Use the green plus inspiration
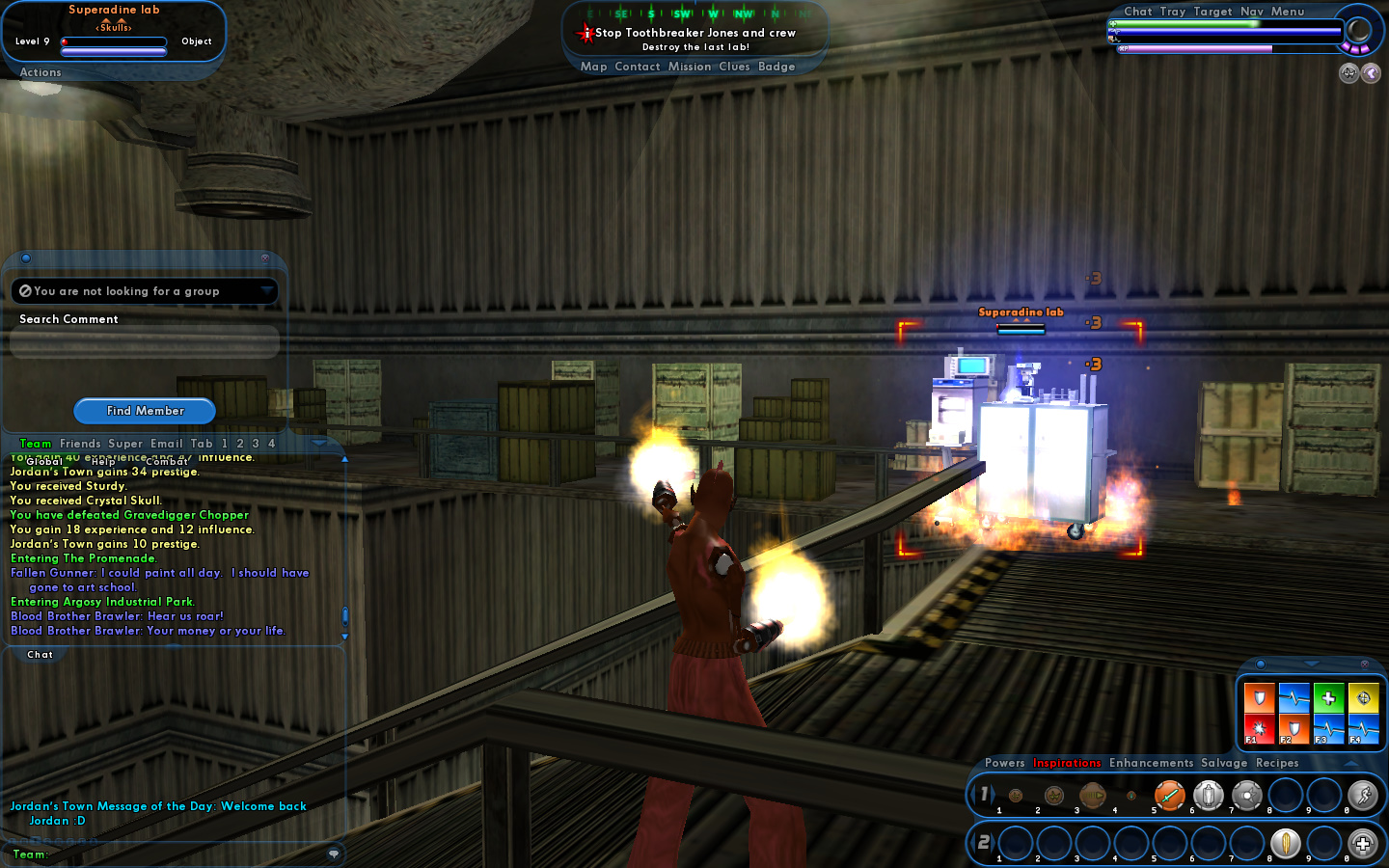 pyautogui.click(x=1328, y=697)
